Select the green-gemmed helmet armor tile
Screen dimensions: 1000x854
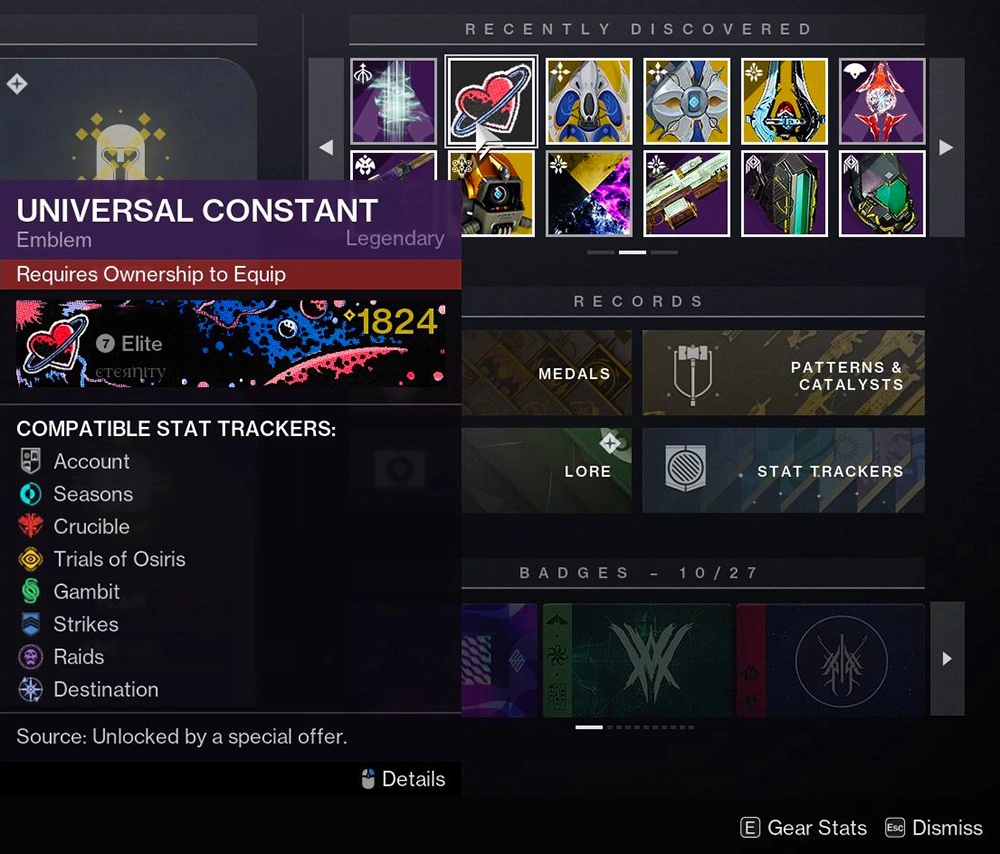pos(882,193)
